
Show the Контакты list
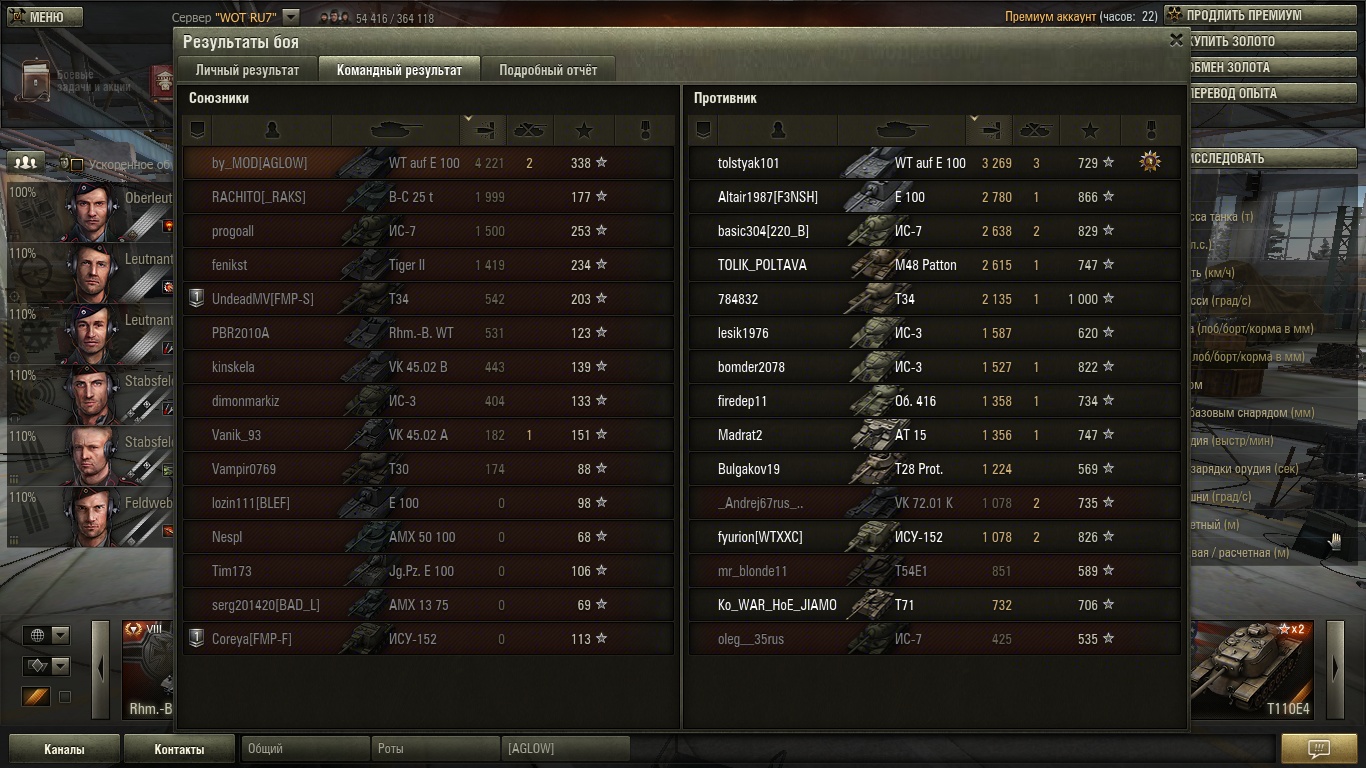point(179,749)
